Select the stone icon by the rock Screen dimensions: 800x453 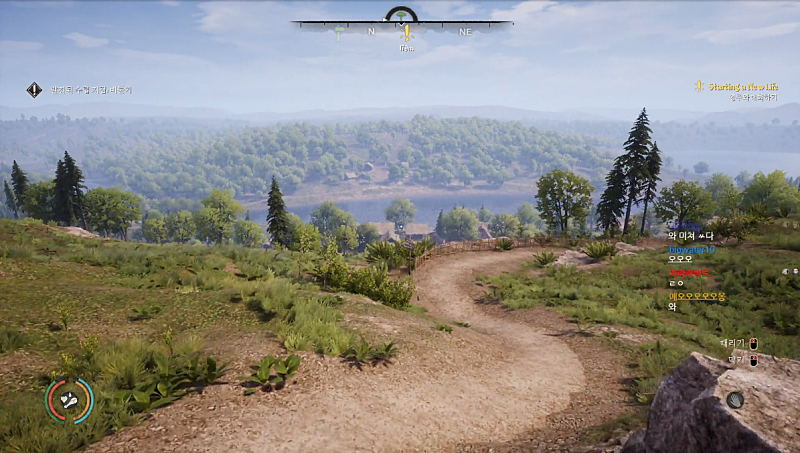click(x=735, y=400)
